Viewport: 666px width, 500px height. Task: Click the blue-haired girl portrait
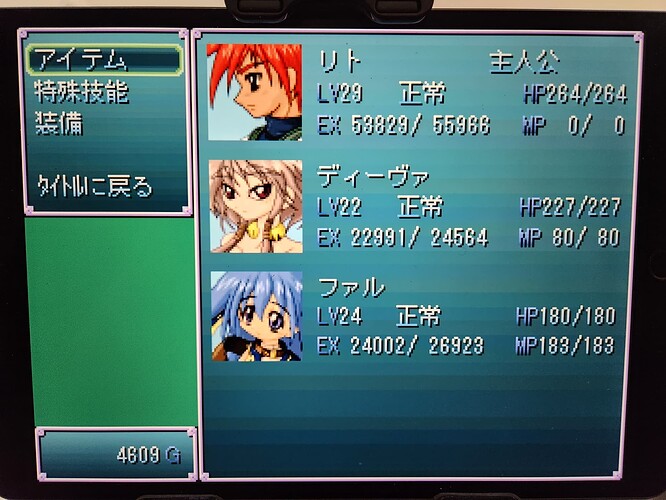pos(256,316)
